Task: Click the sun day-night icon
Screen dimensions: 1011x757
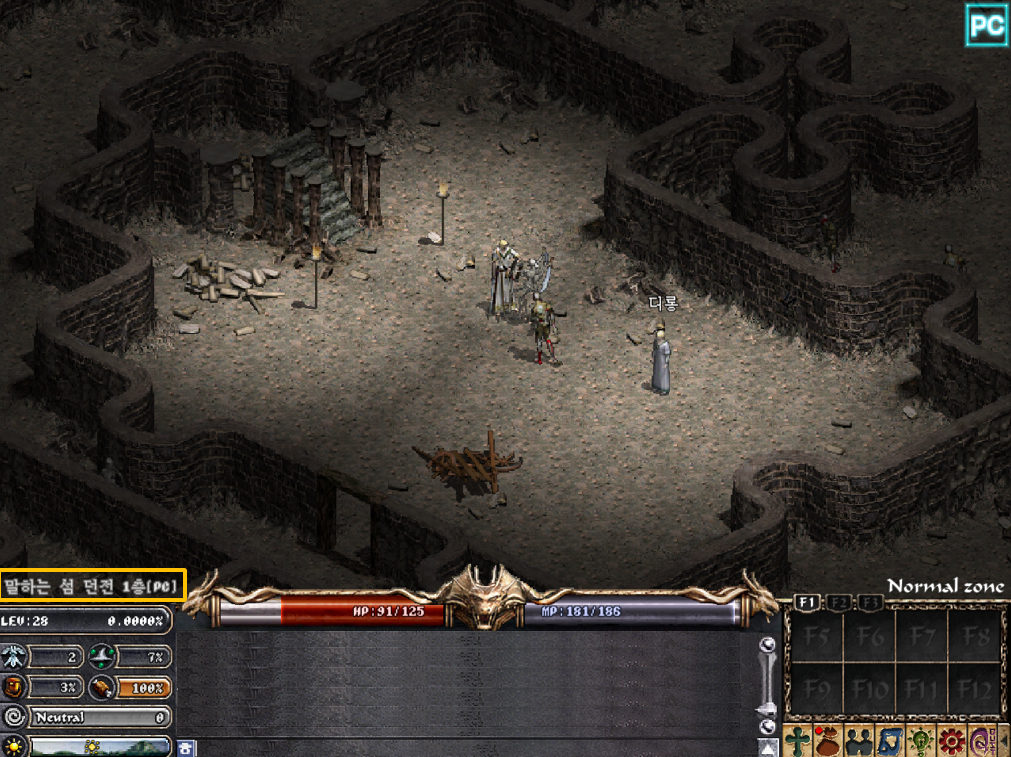Action: tap(14, 746)
